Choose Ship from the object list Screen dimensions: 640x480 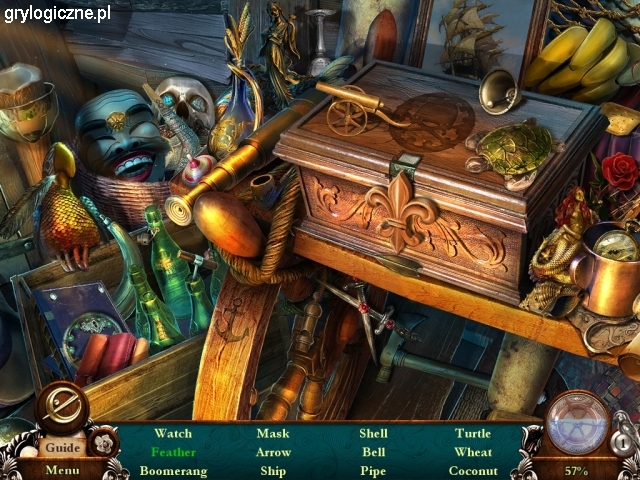point(273,470)
